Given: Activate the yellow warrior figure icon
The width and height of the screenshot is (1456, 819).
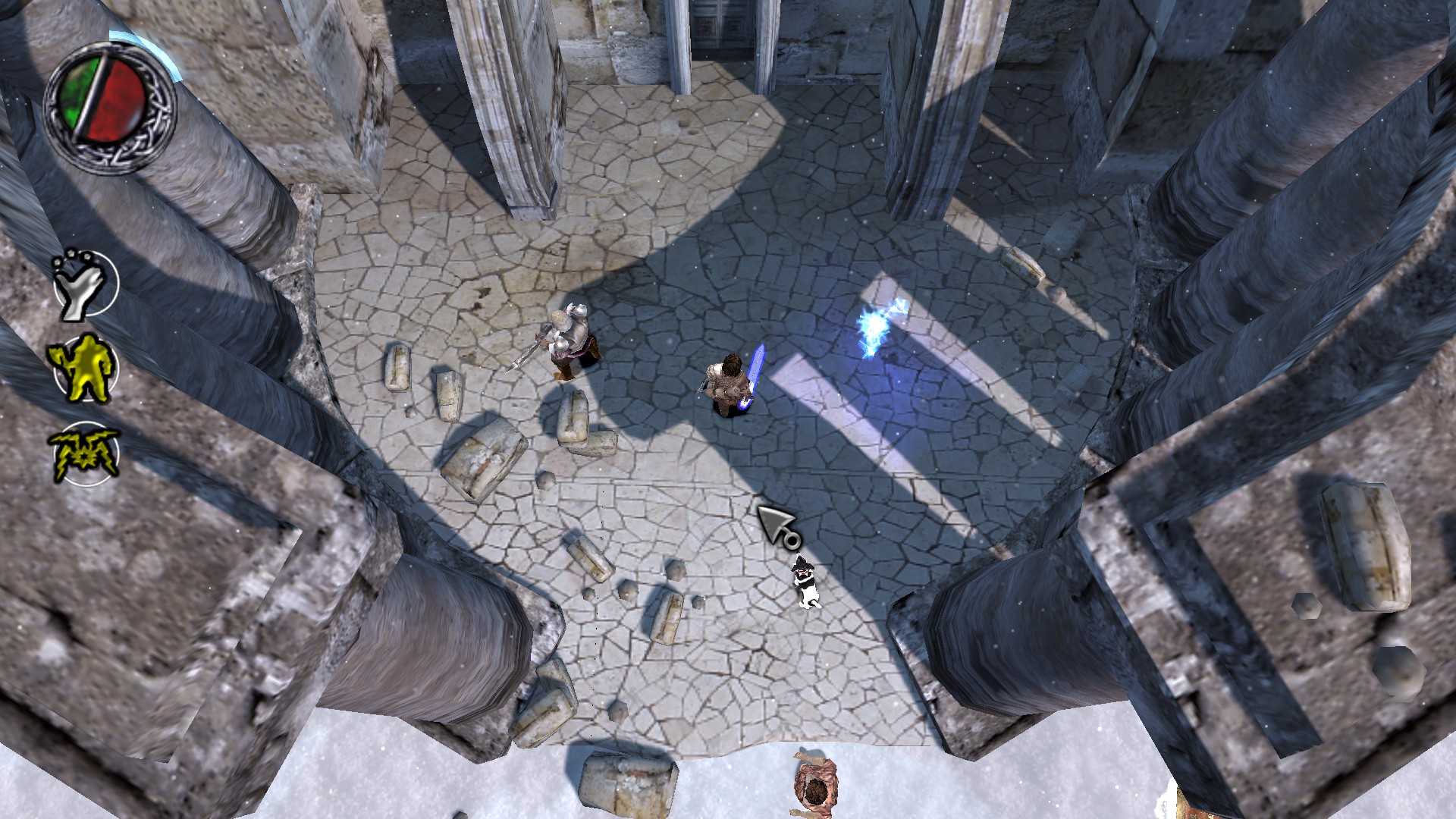Looking at the screenshot, I should click(x=85, y=369).
